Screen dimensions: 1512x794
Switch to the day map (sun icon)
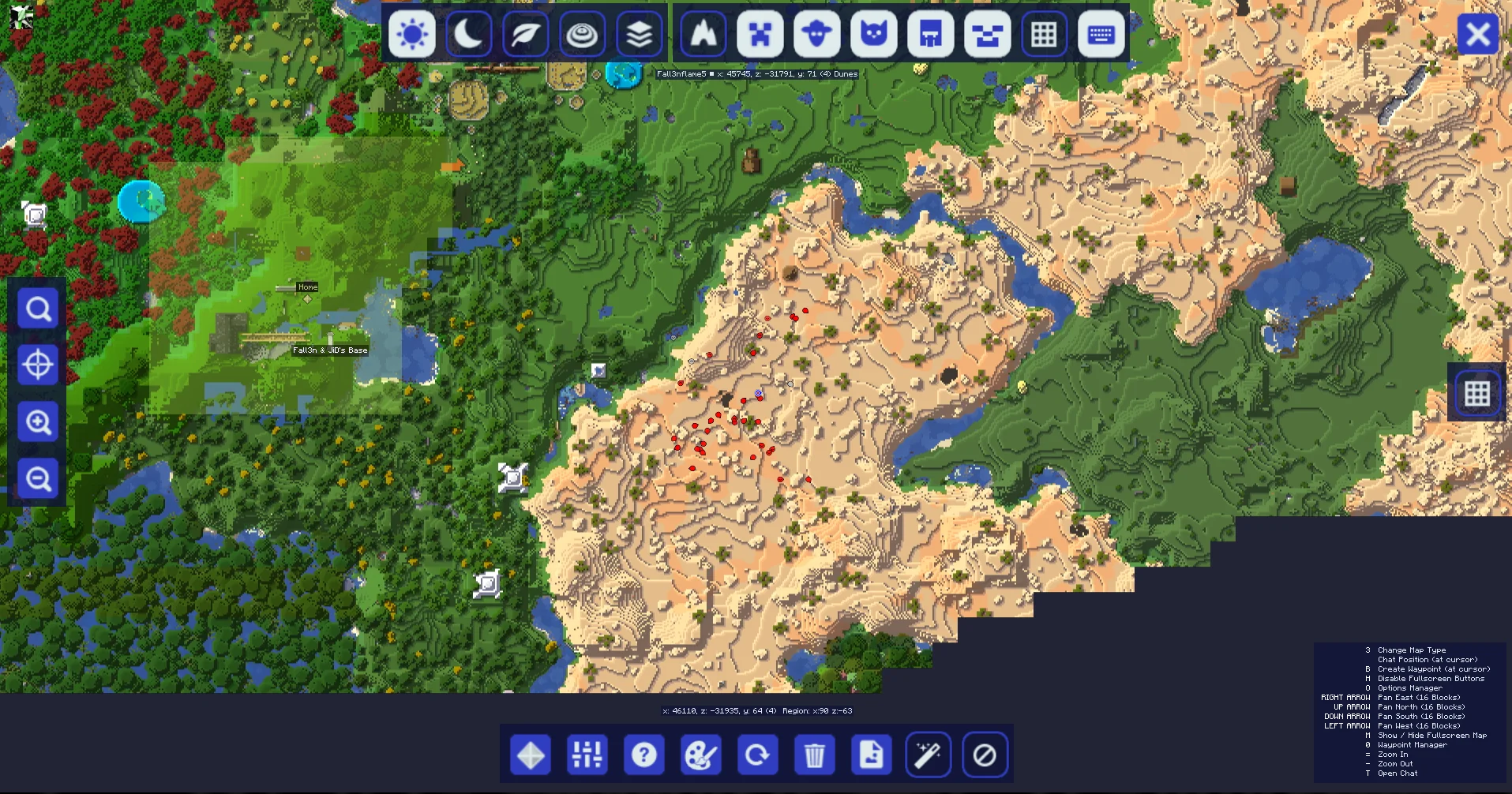412,35
